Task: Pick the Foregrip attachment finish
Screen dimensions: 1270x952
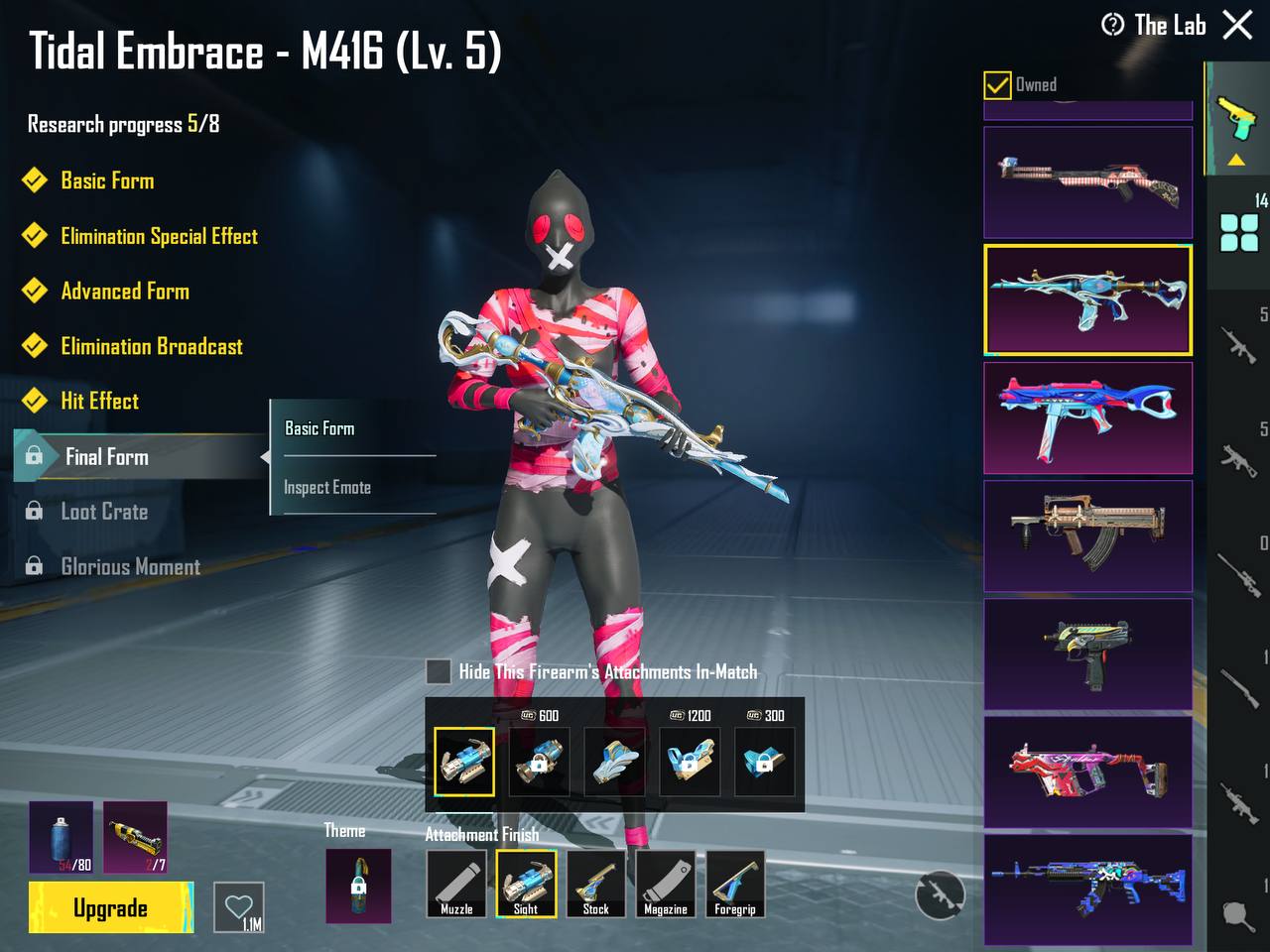Action: pyautogui.click(x=735, y=883)
